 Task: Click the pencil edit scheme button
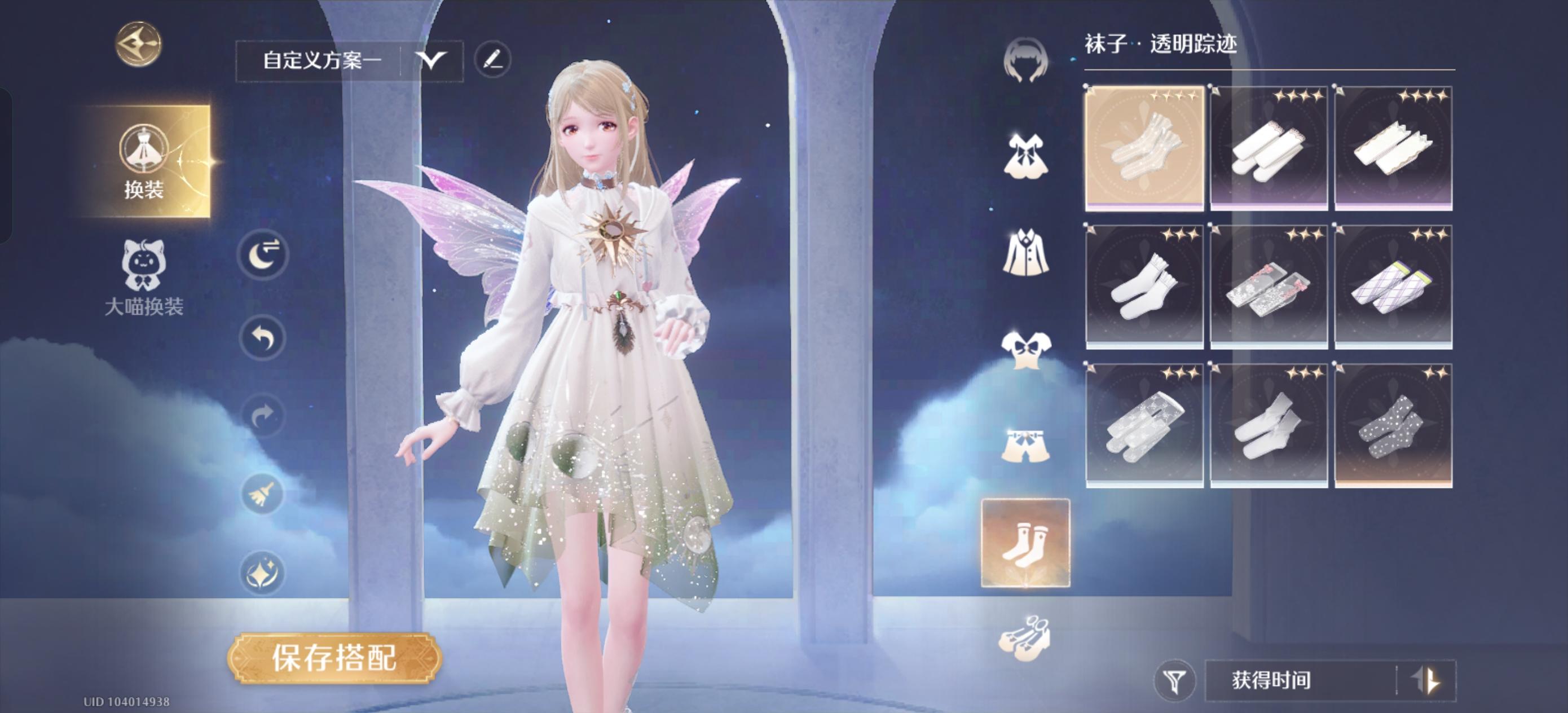click(494, 61)
